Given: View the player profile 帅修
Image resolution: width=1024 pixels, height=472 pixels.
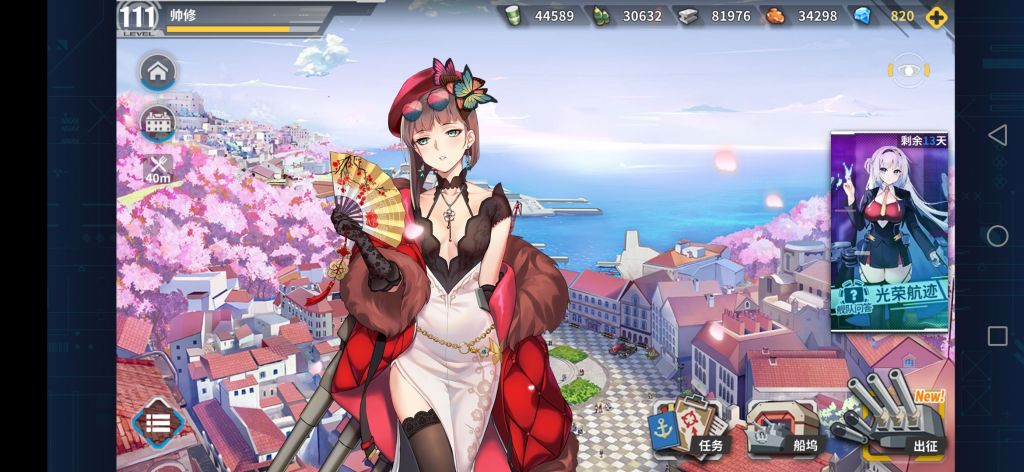Looking at the screenshot, I should coord(184,15).
